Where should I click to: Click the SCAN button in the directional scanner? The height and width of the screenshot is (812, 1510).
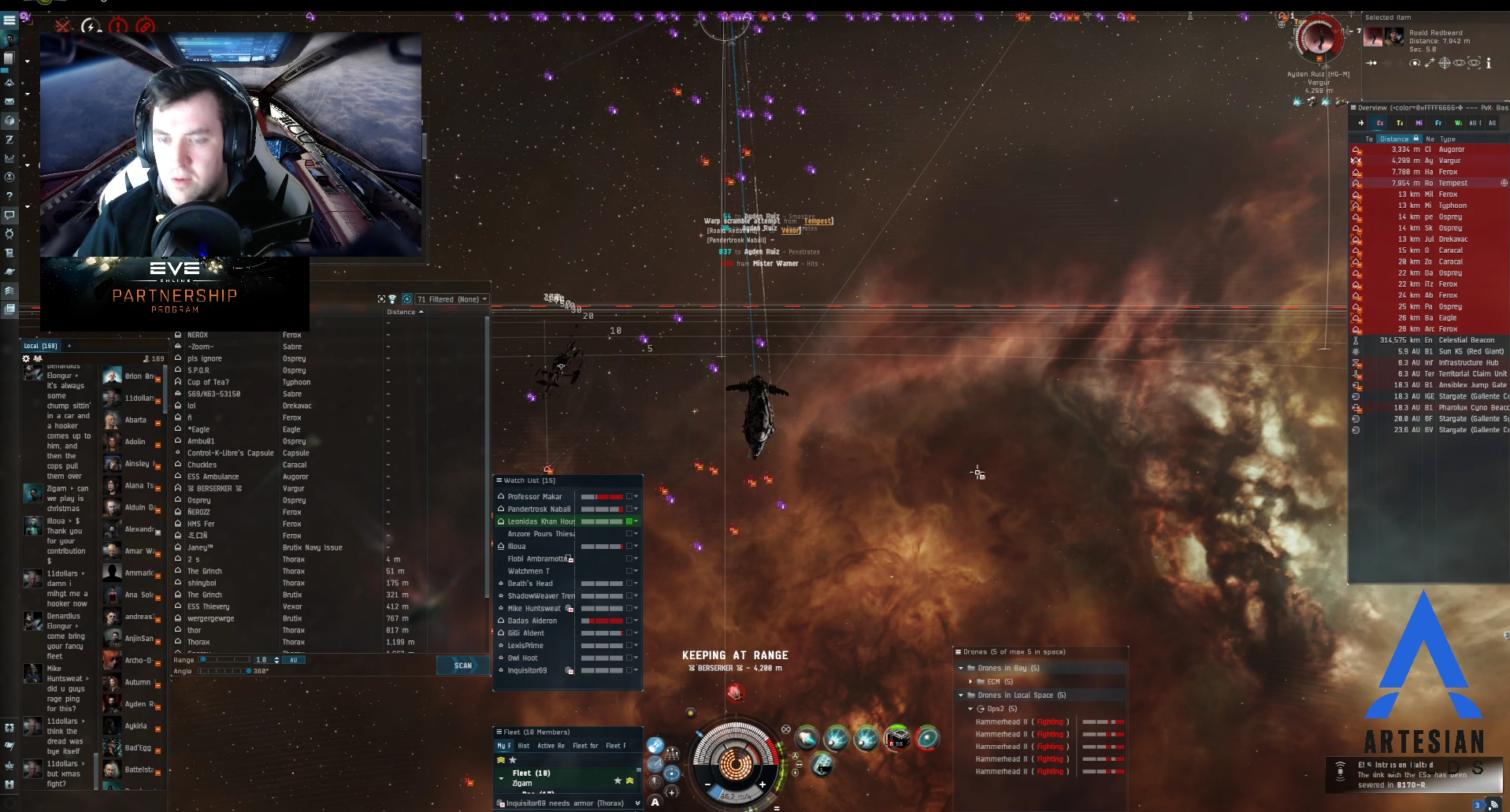pos(462,666)
